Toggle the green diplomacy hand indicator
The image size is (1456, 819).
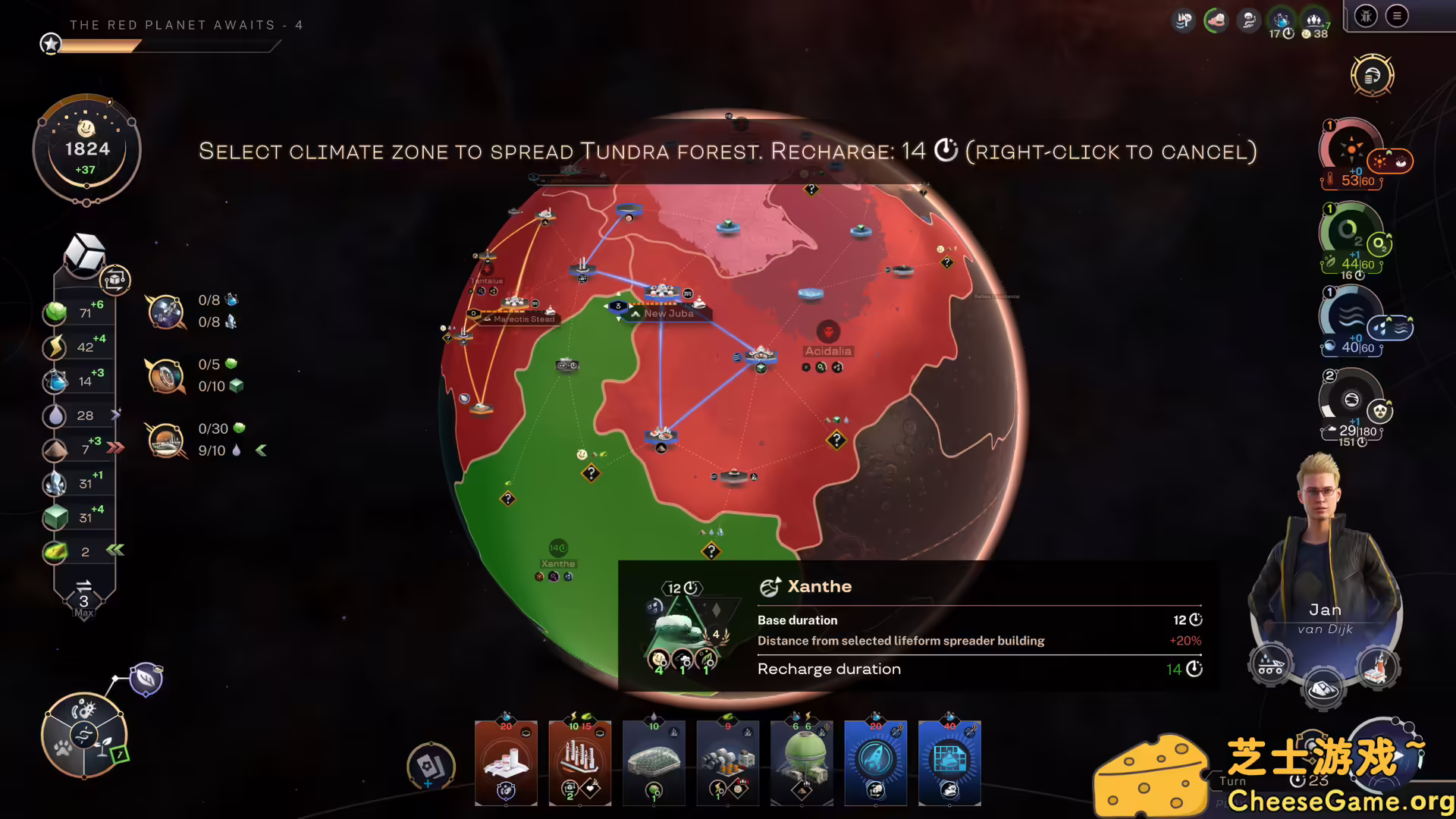pos(1216,20)
